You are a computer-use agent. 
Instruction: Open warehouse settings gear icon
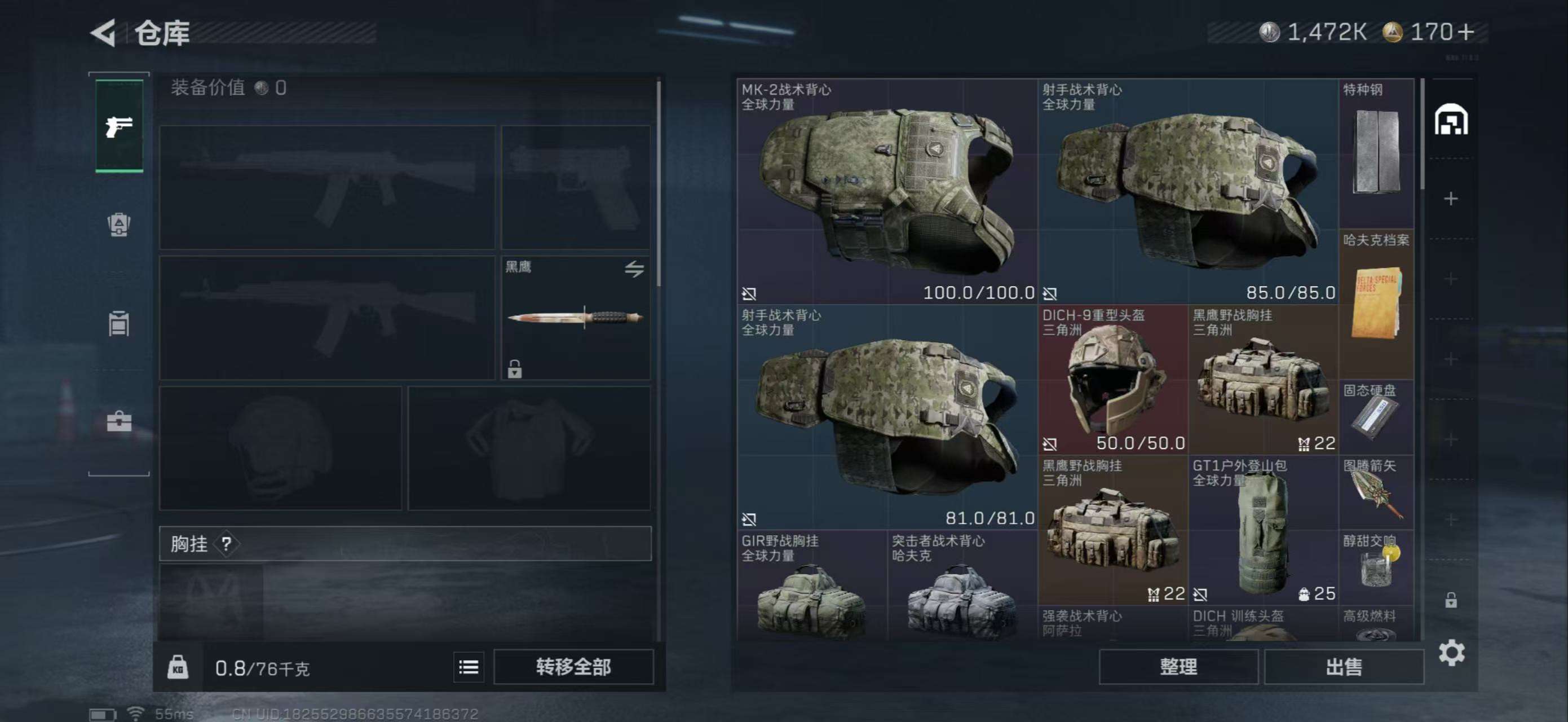1451,653
